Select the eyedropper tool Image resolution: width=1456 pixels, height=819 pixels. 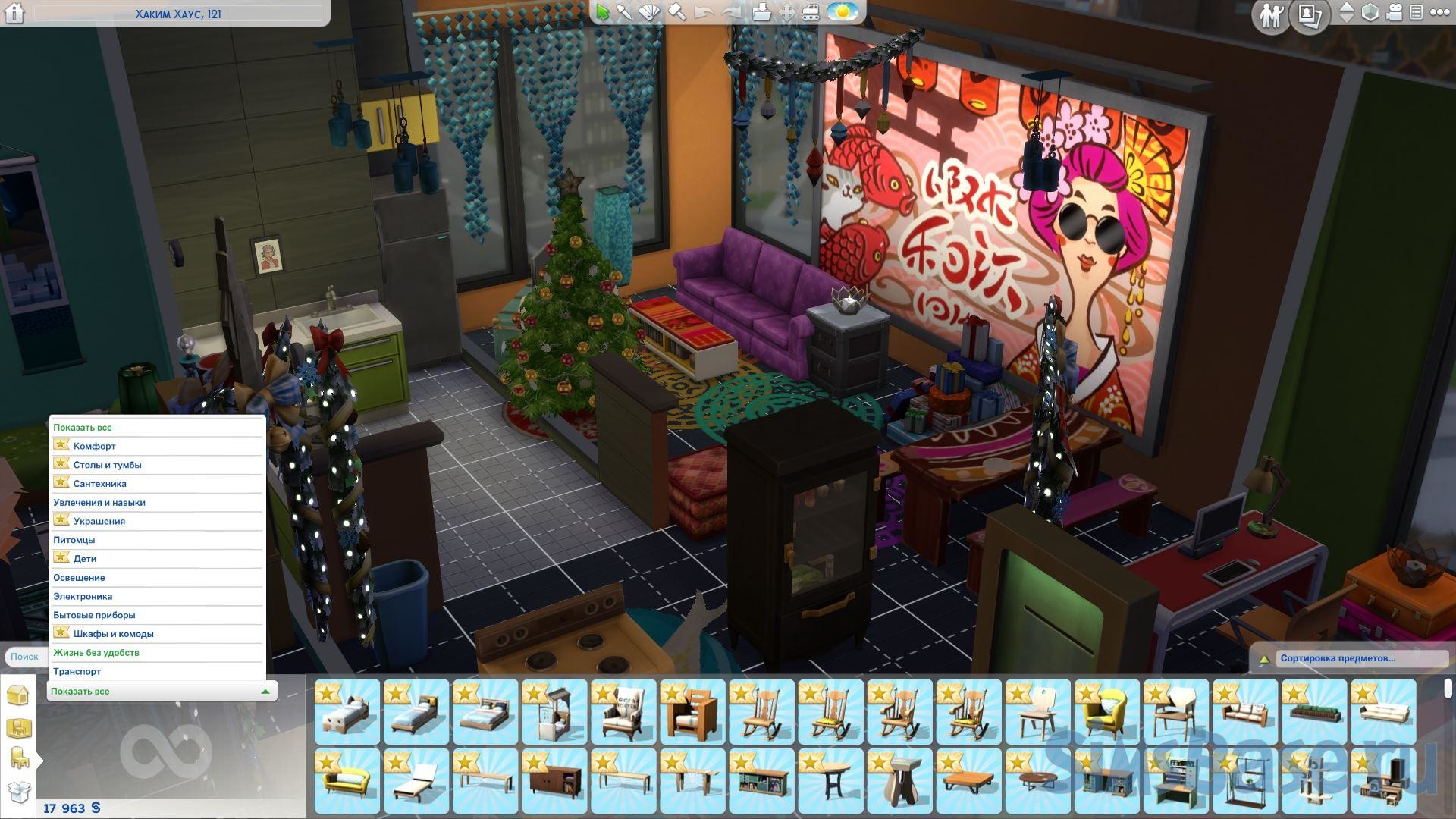pyautogui.click(x=624, y=12)
